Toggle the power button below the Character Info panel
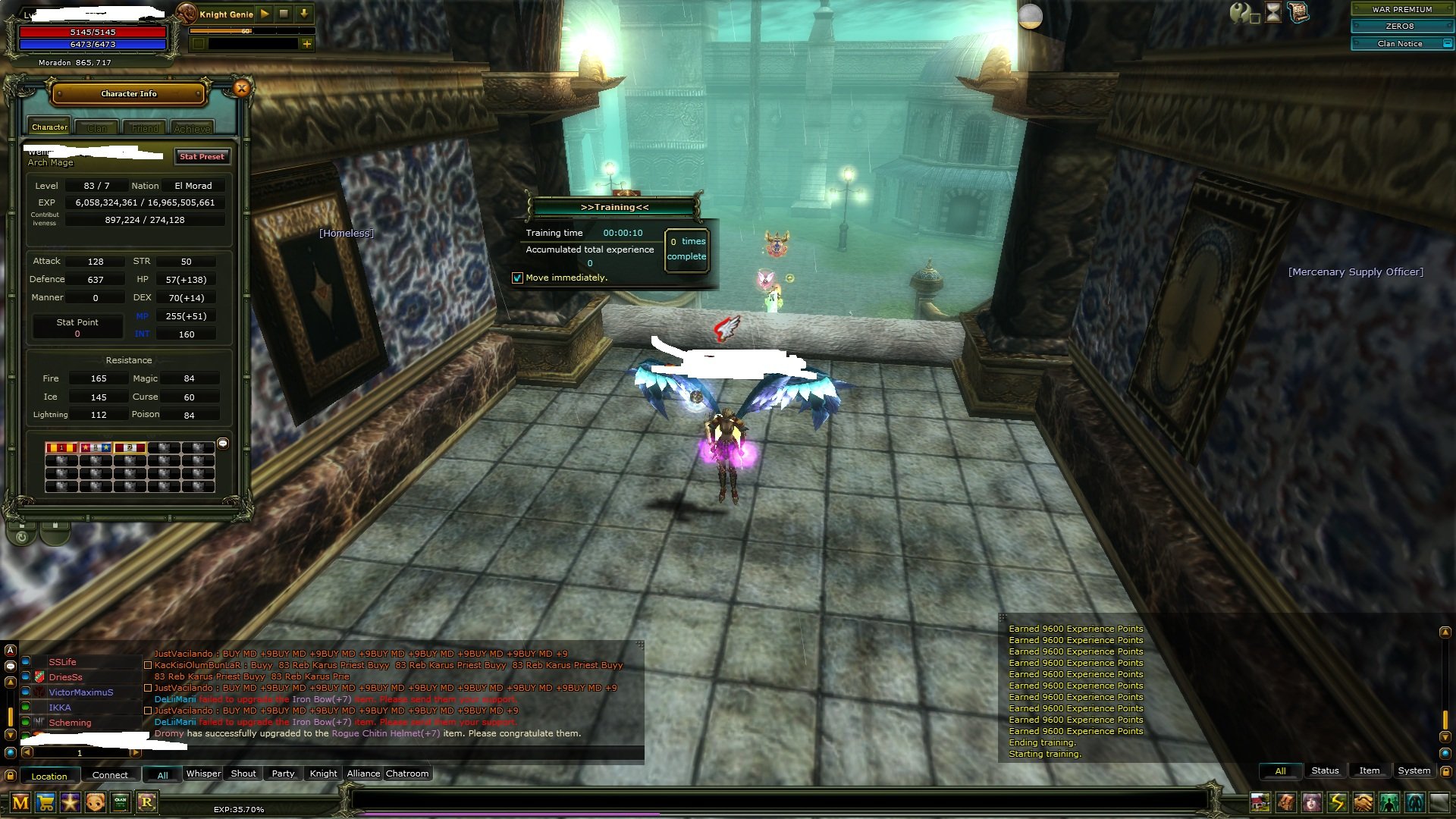1456x819 pixels. [x=22, y=537]
